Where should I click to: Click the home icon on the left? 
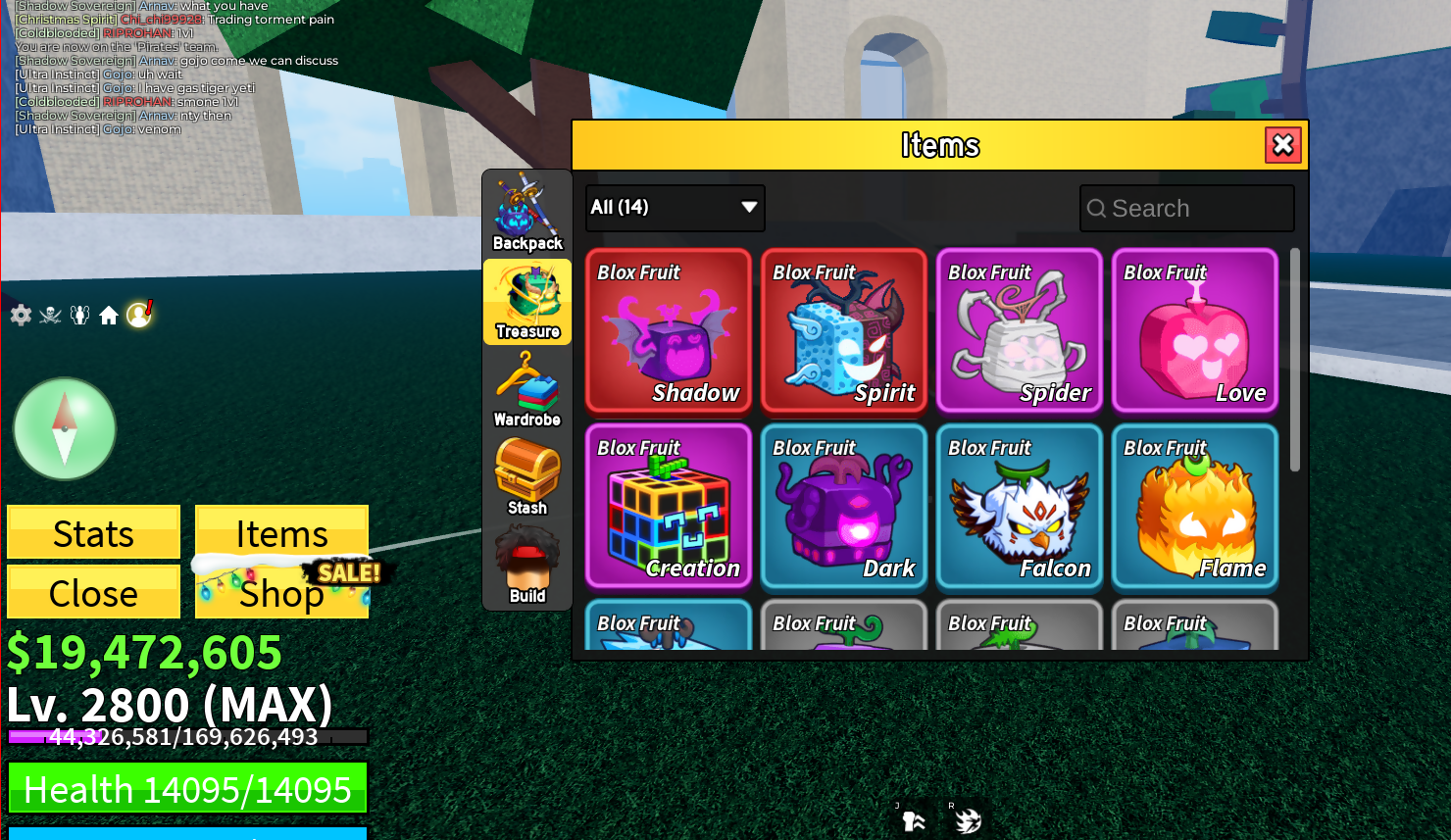(108, 316)
